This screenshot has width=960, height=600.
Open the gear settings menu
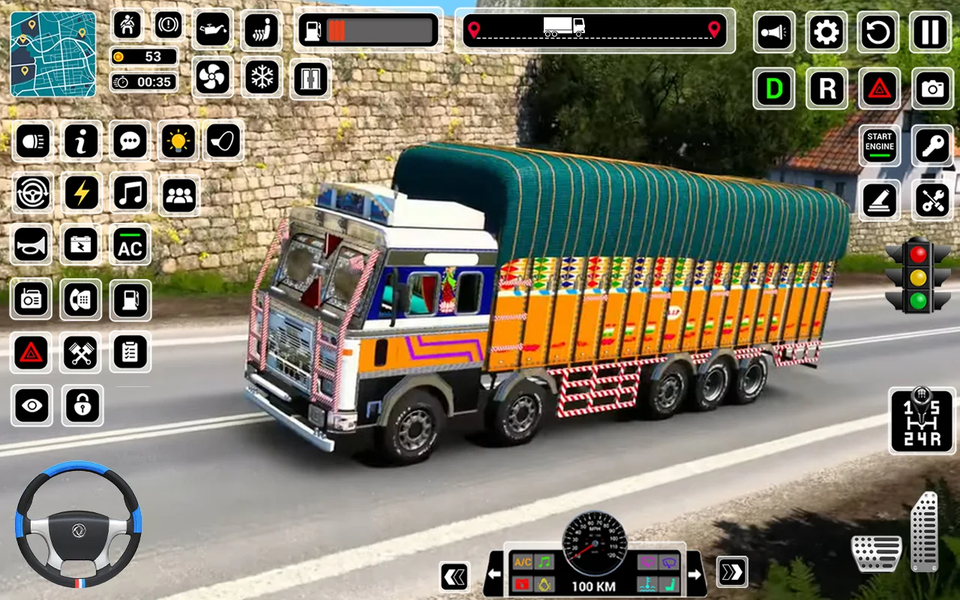[x=826, y=33]
